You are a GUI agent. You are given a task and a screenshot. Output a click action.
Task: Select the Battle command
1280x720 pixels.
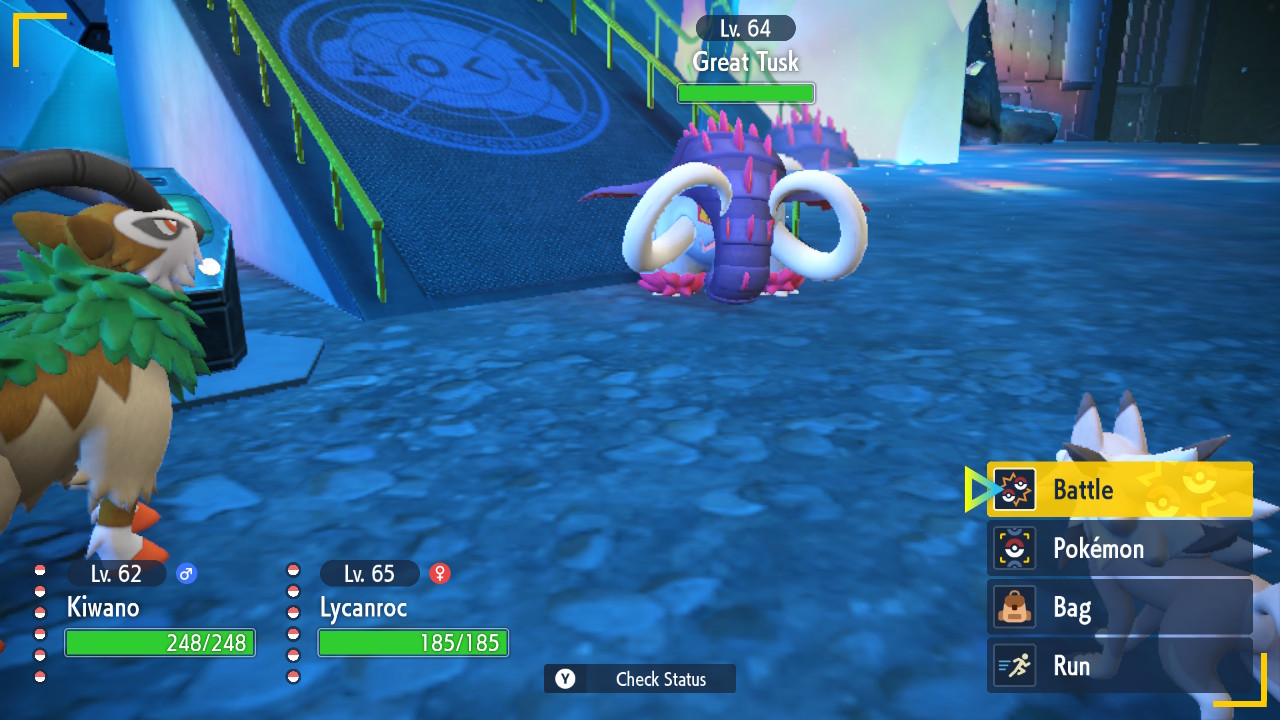1119,490
